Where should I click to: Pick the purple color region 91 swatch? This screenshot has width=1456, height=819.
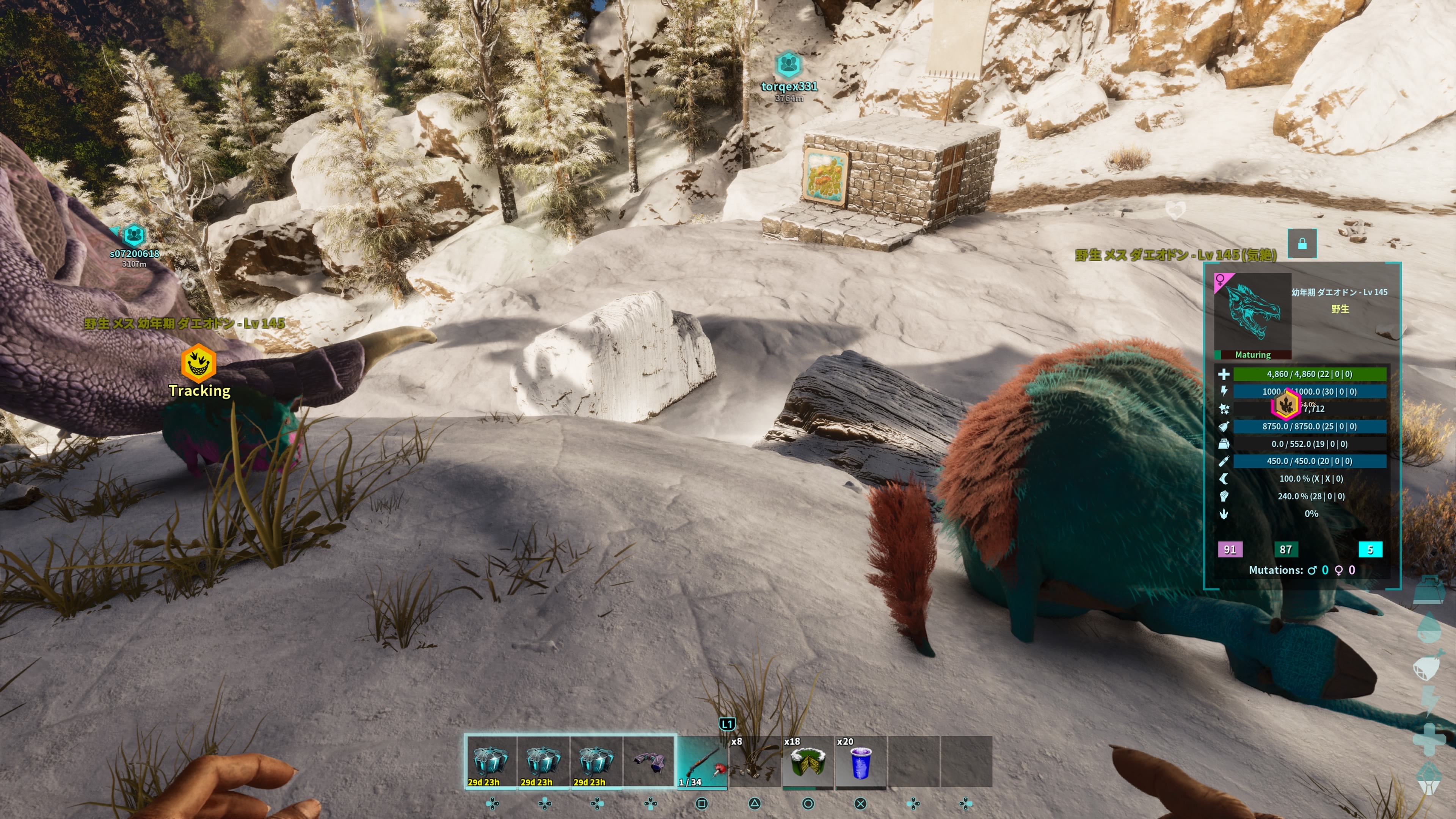tap(1230, 549)
